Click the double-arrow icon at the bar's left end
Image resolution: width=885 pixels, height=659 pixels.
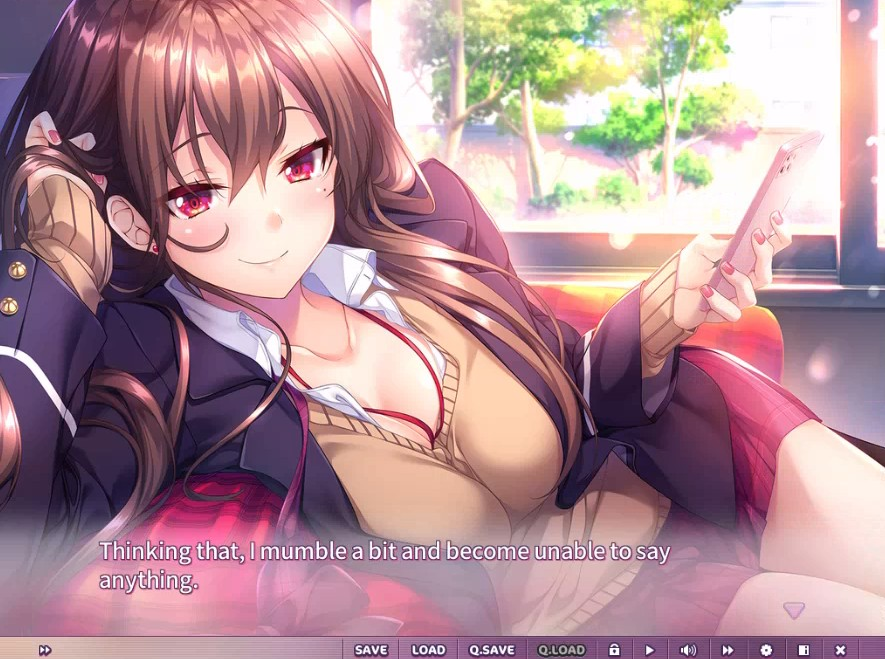pos(45,650)
